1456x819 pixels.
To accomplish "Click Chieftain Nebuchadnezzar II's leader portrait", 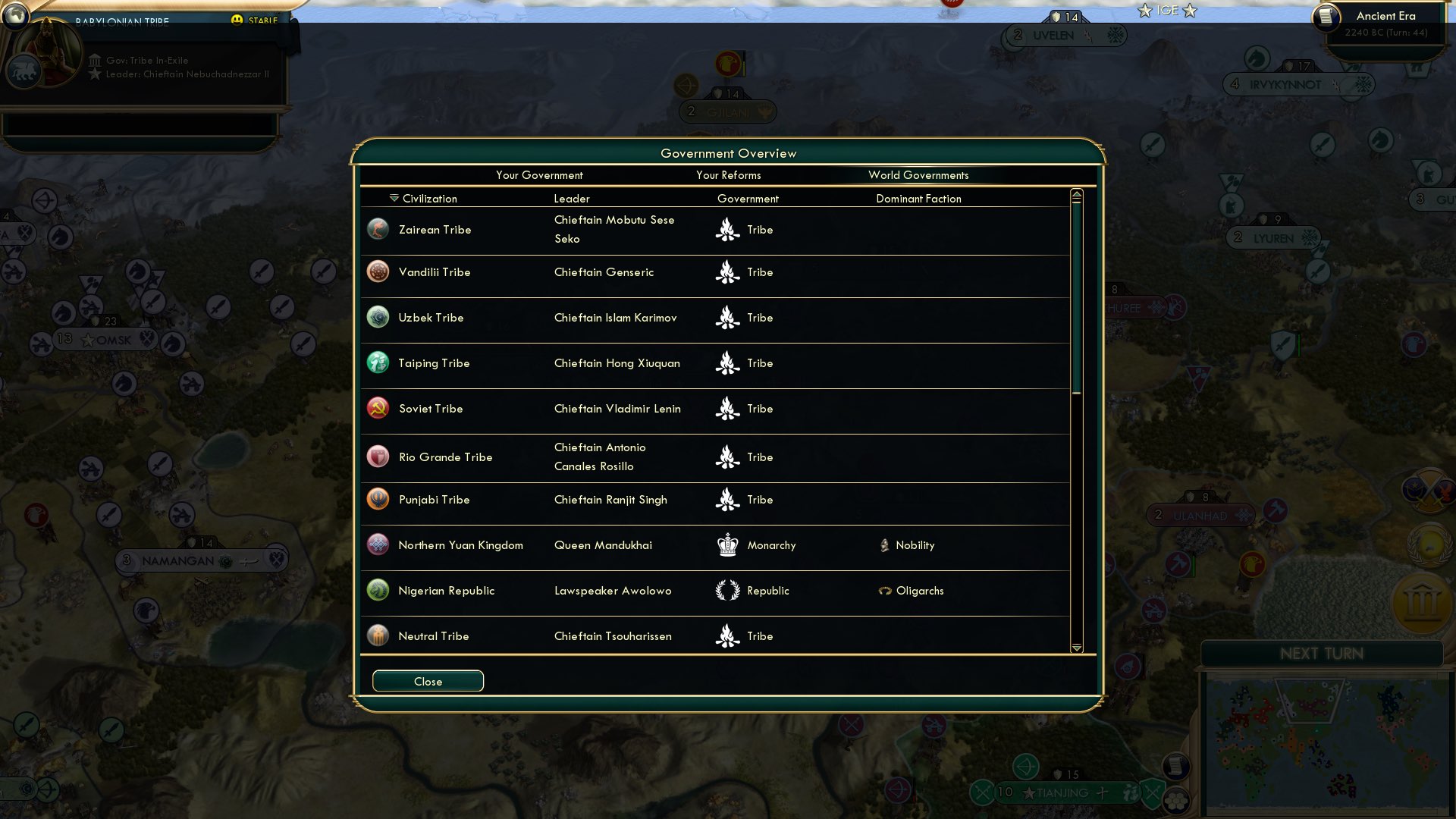I will [x=47, y=52].
